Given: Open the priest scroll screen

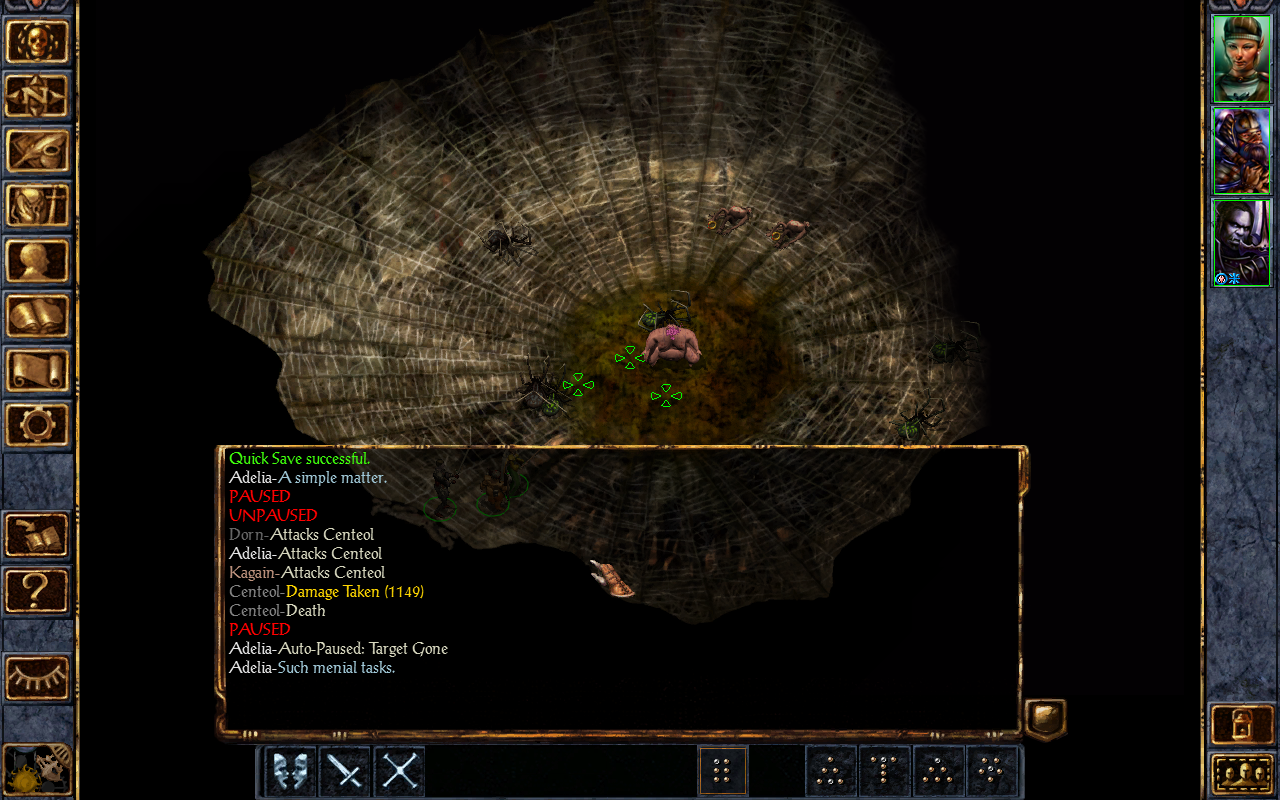Looking at the screenshot, I should (38, 370).
